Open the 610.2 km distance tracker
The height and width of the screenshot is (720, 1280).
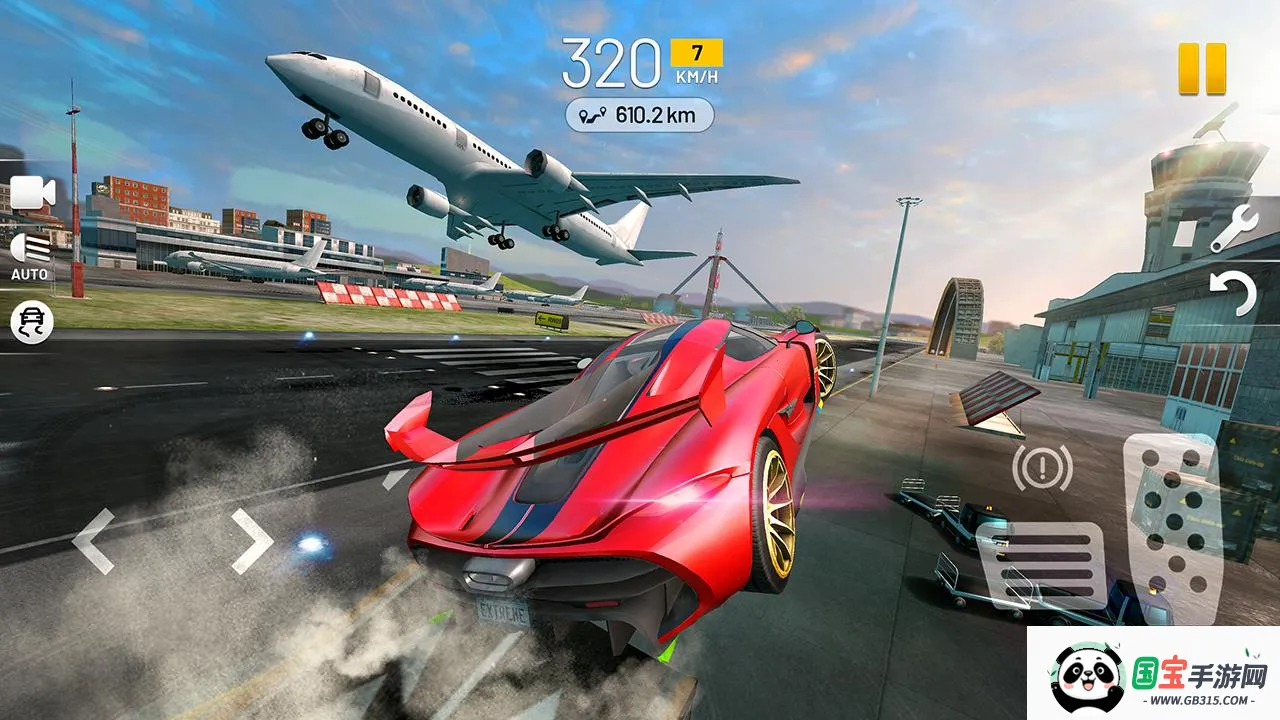(640, 115)
